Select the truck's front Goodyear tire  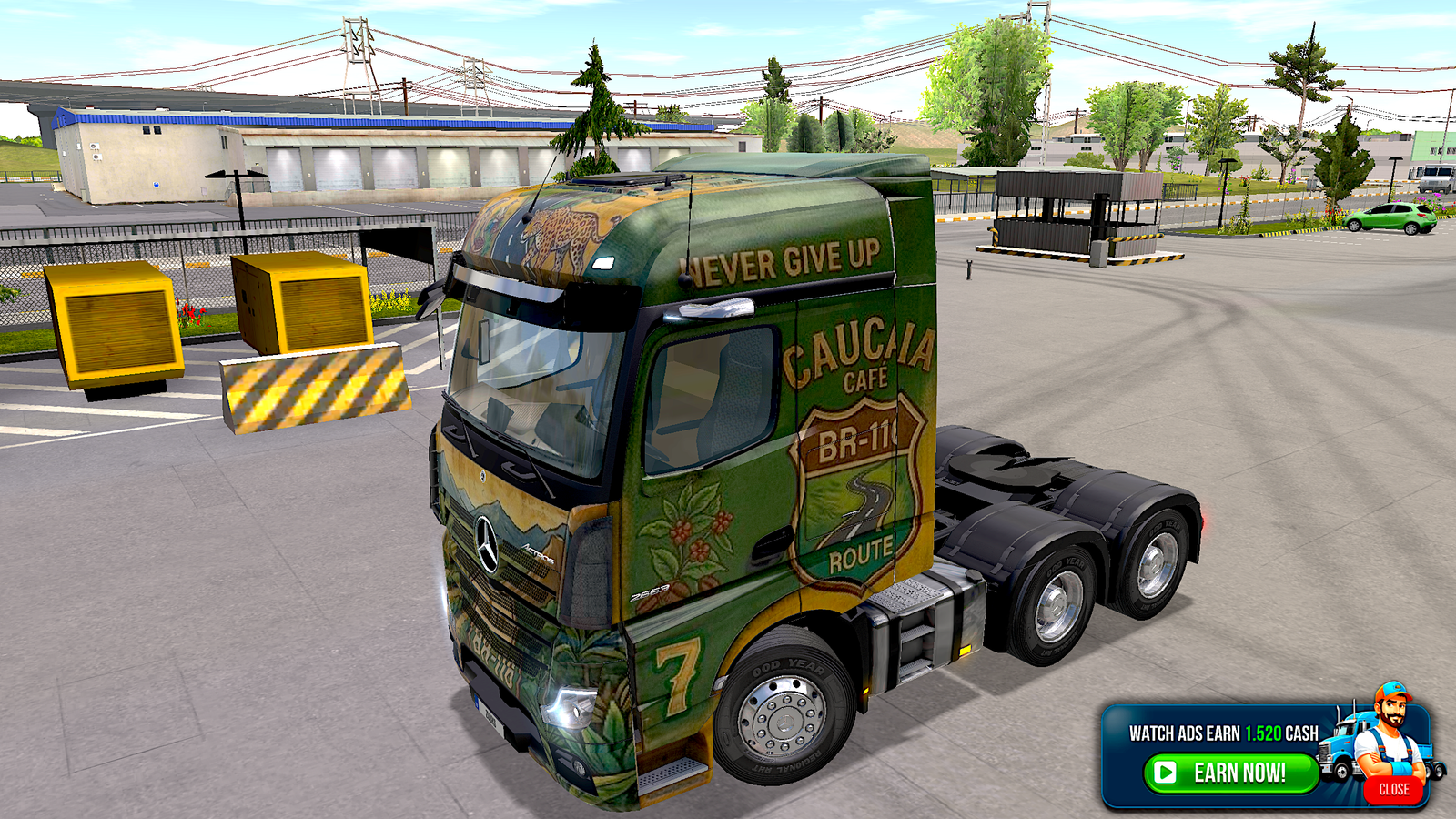click(x=783, y=719)
